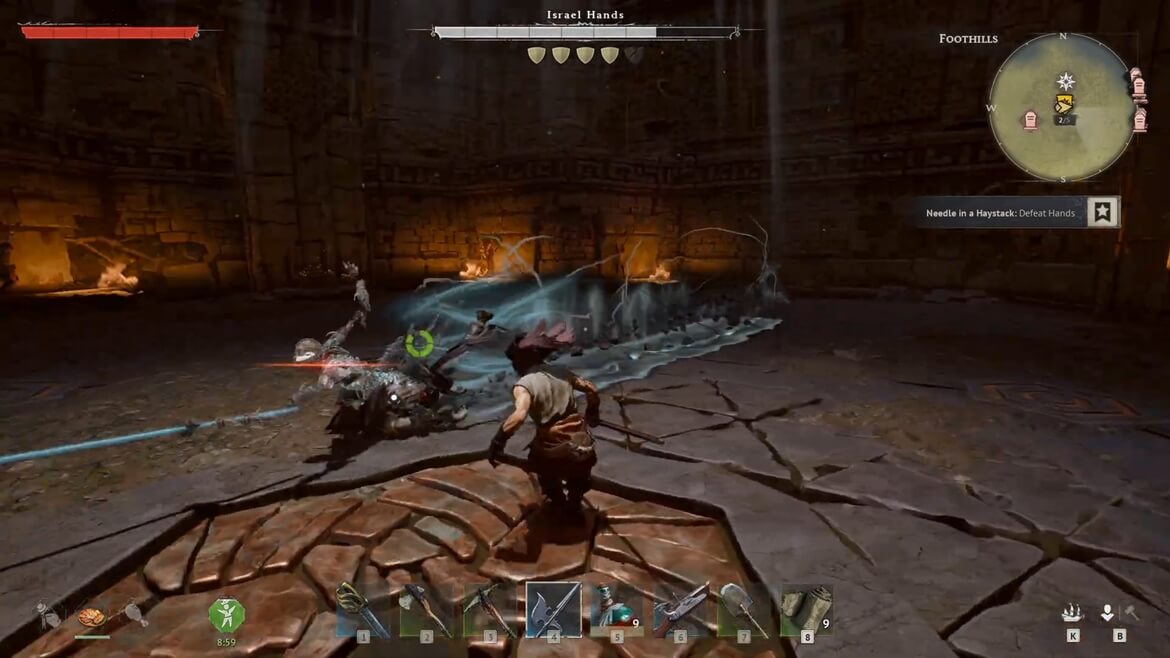
Task: Use the teal potion flask in slot 5
Action: tap(617, 608)
